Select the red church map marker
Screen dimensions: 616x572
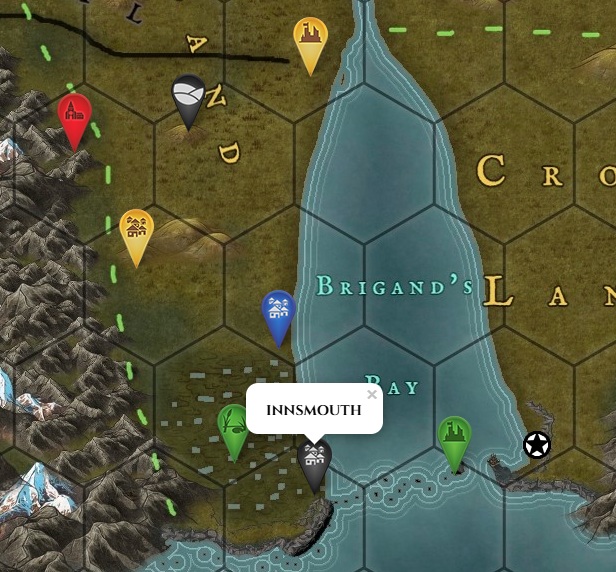pyautogui.click(x=74, y=115)
